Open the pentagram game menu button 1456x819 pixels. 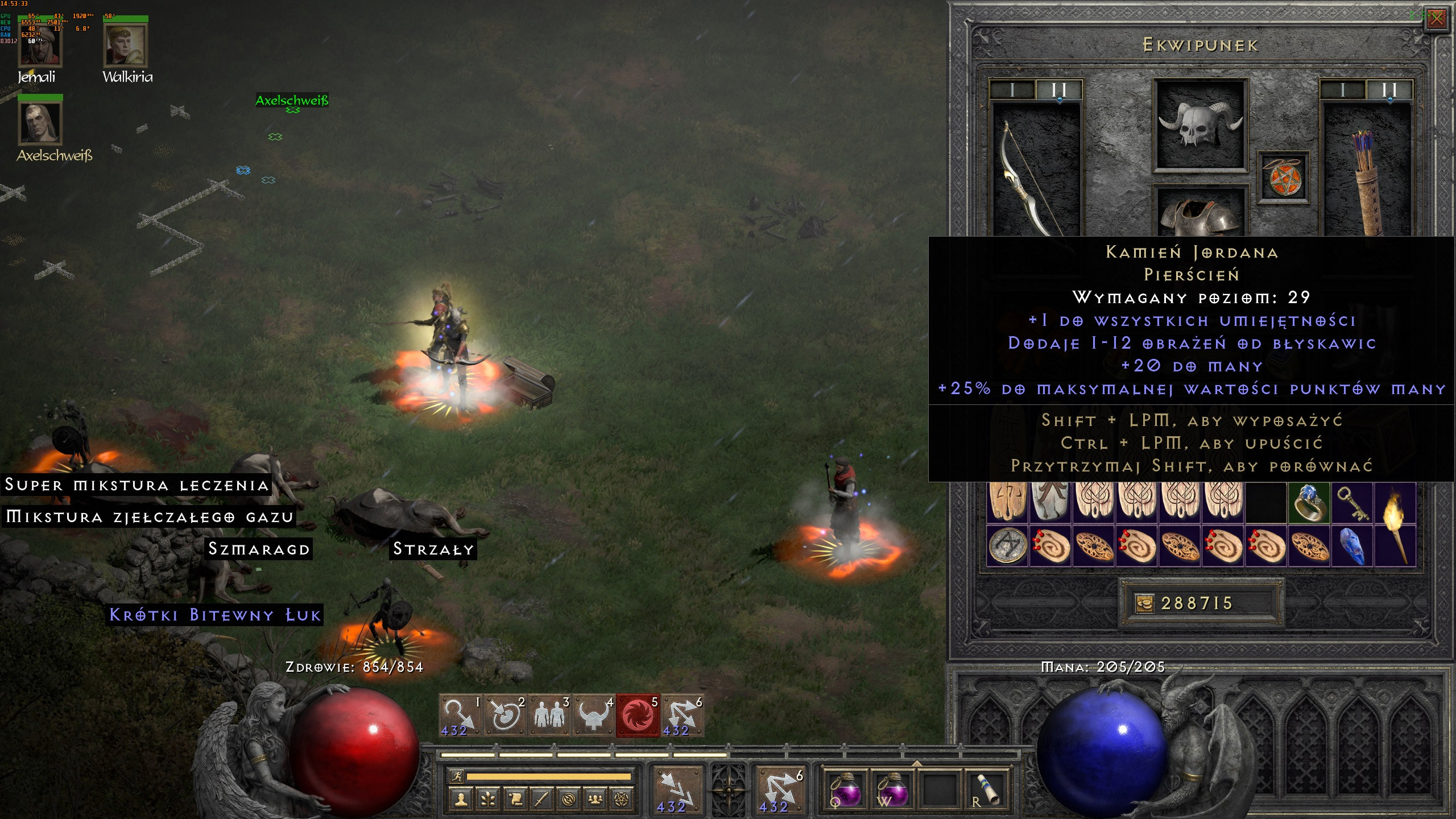point(622,800)
